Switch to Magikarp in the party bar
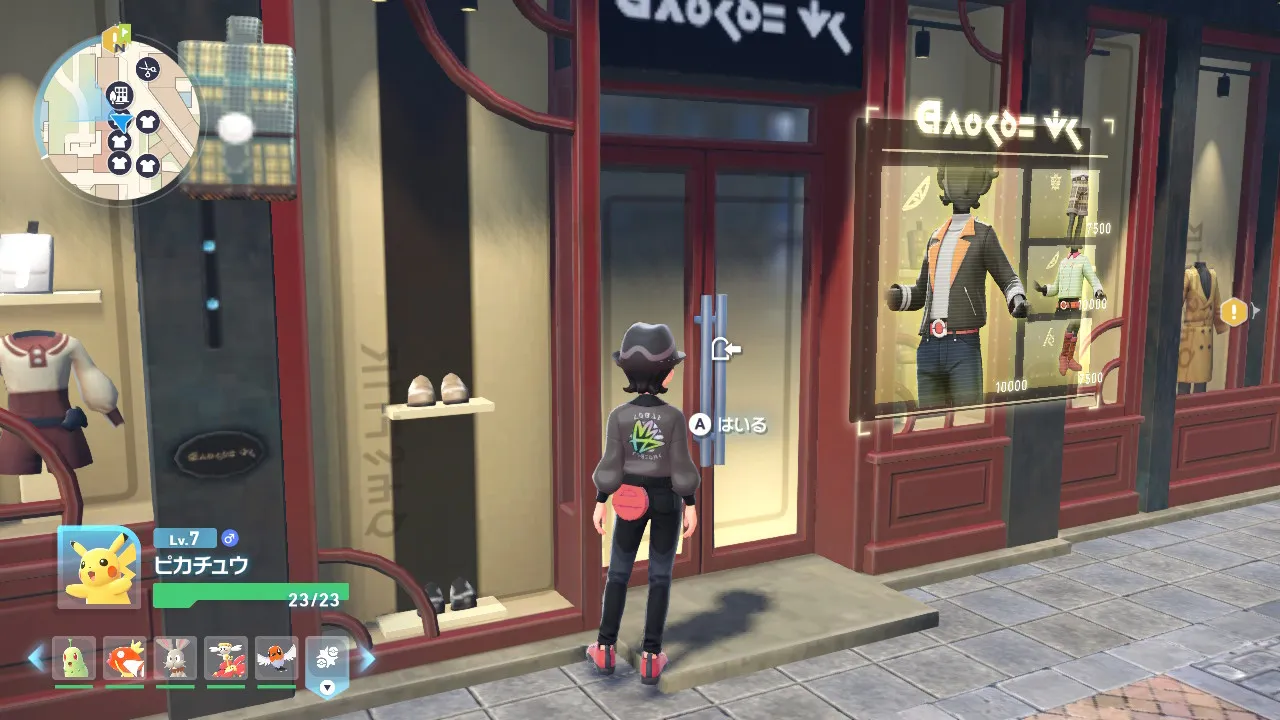Image resolution: width=1280 pixels, height=720 pixels. pyautogui.click(x=125, y=658)
